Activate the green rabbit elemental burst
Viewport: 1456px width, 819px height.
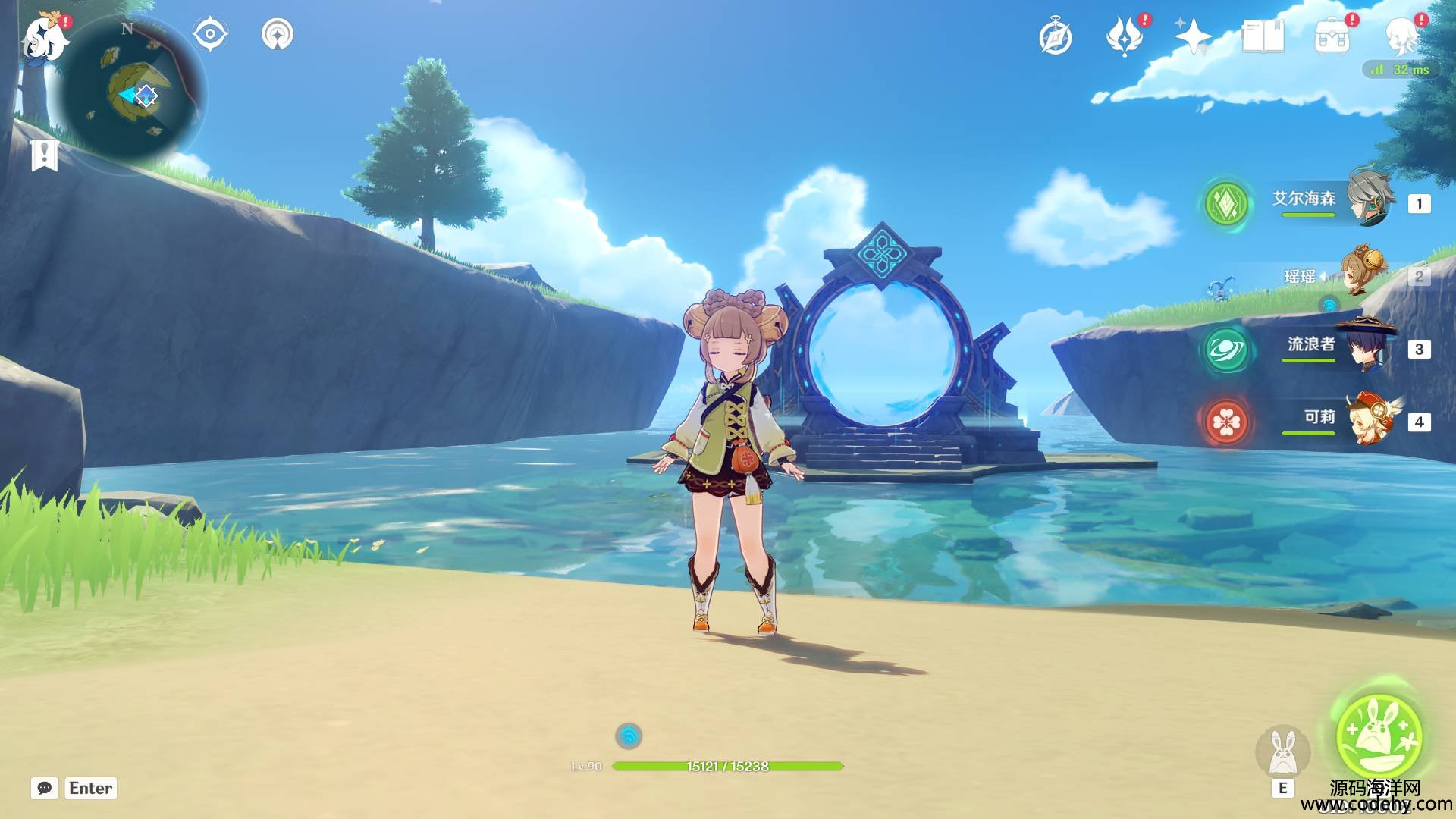(x=1379, y=736)
